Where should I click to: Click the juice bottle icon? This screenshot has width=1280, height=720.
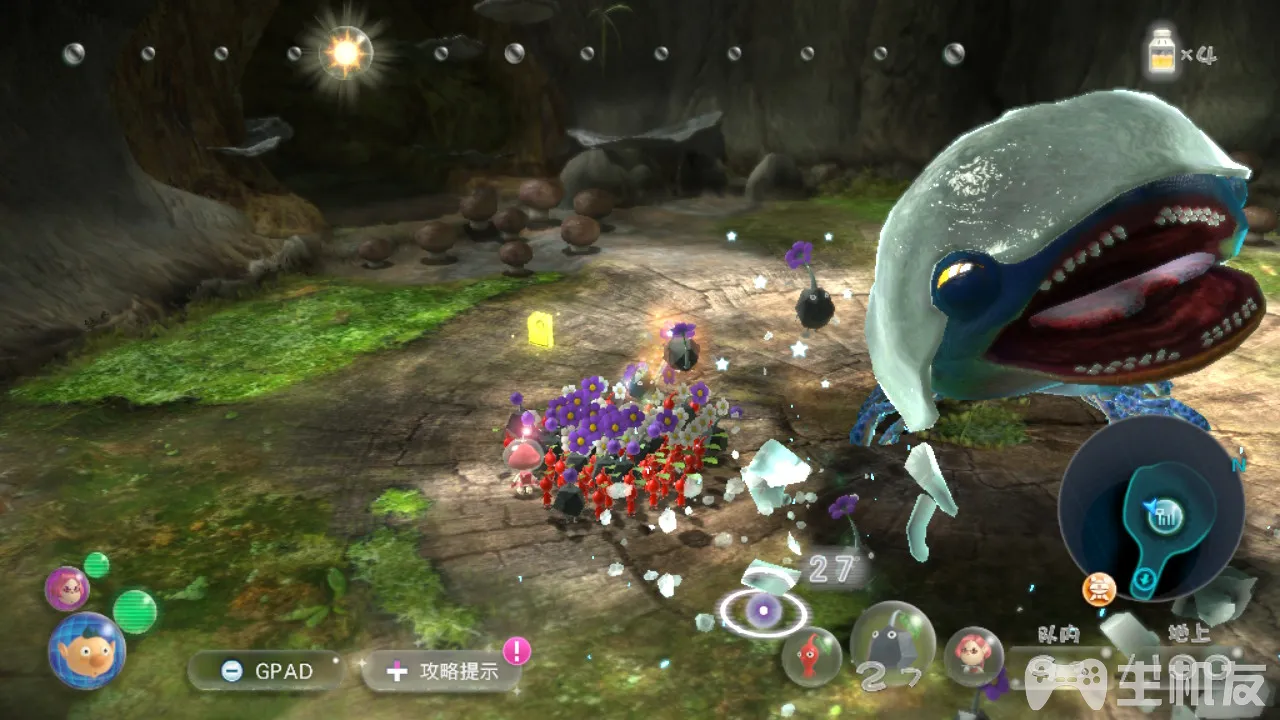coord(1161,52)
